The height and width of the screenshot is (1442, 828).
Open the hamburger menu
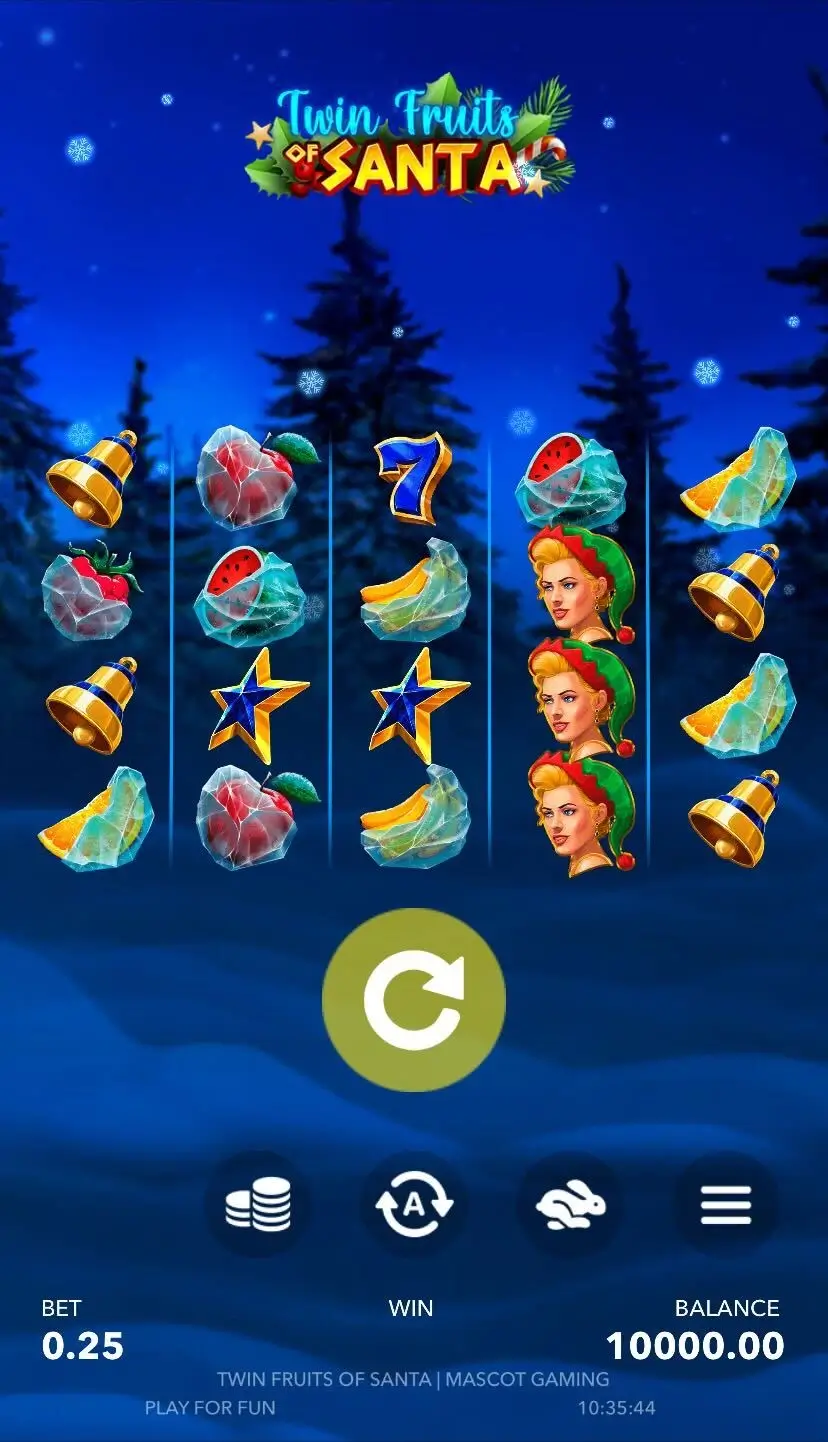(726, 1204)
